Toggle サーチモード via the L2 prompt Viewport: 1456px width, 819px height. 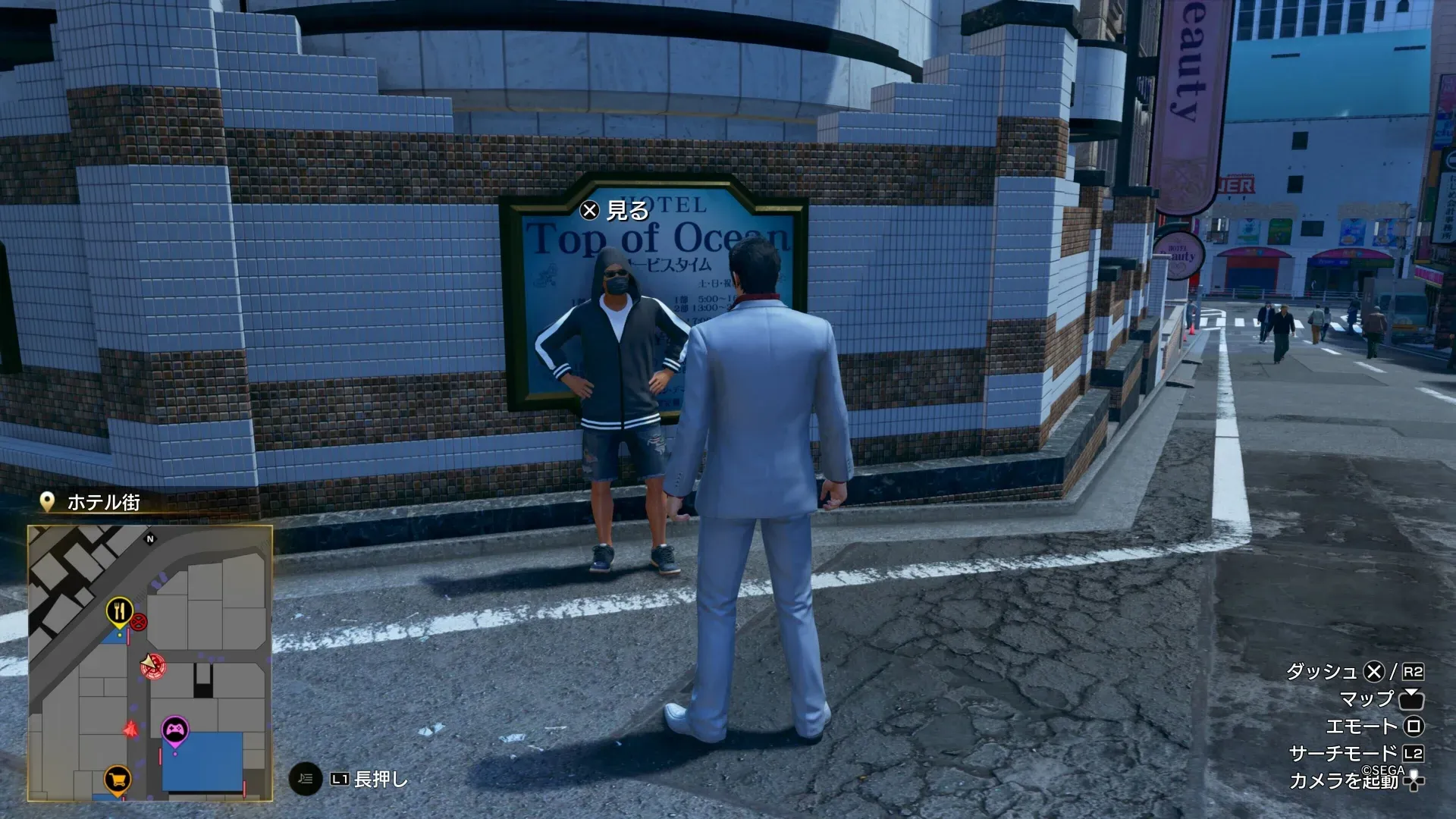[x=1413, y=754]
